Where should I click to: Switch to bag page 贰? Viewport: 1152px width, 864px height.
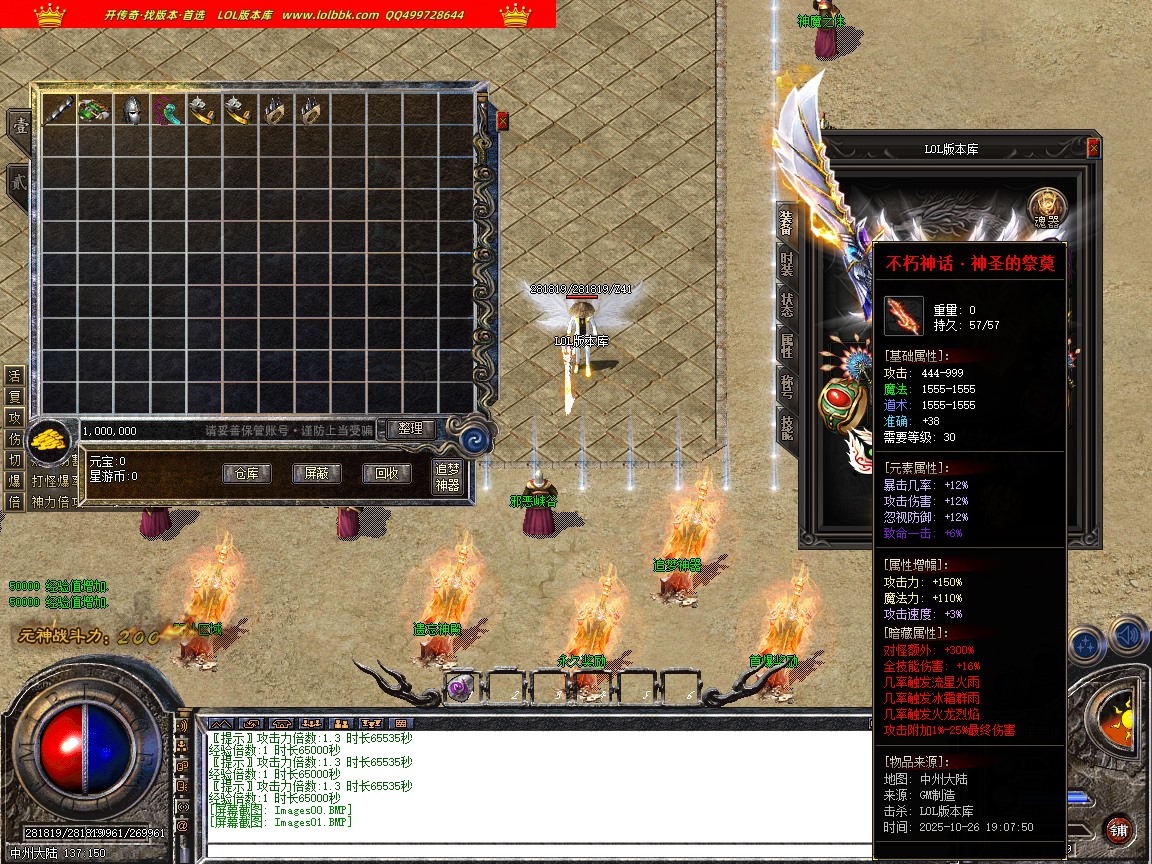point(19,184)
